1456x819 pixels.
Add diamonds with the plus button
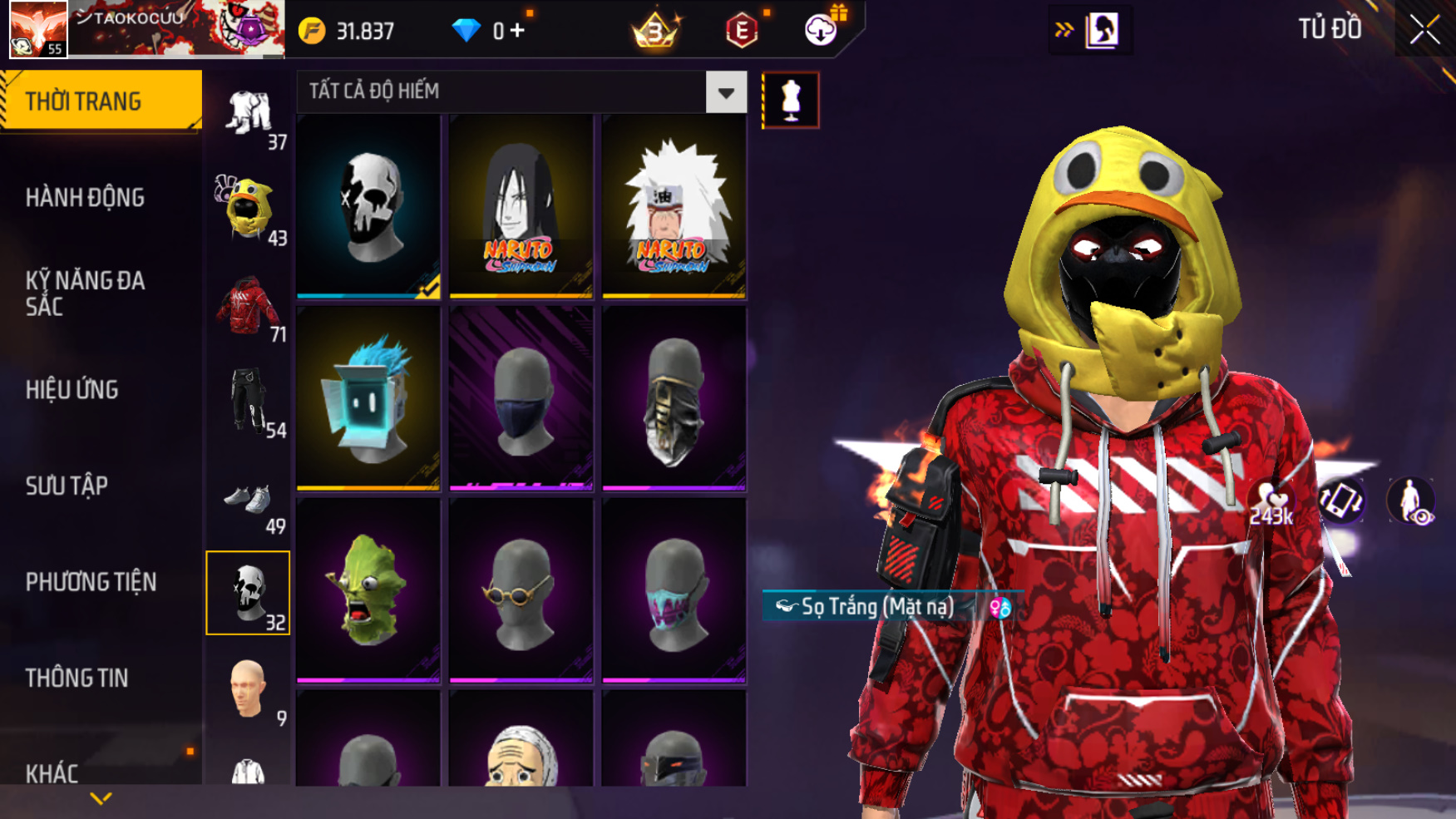(517, 31)
